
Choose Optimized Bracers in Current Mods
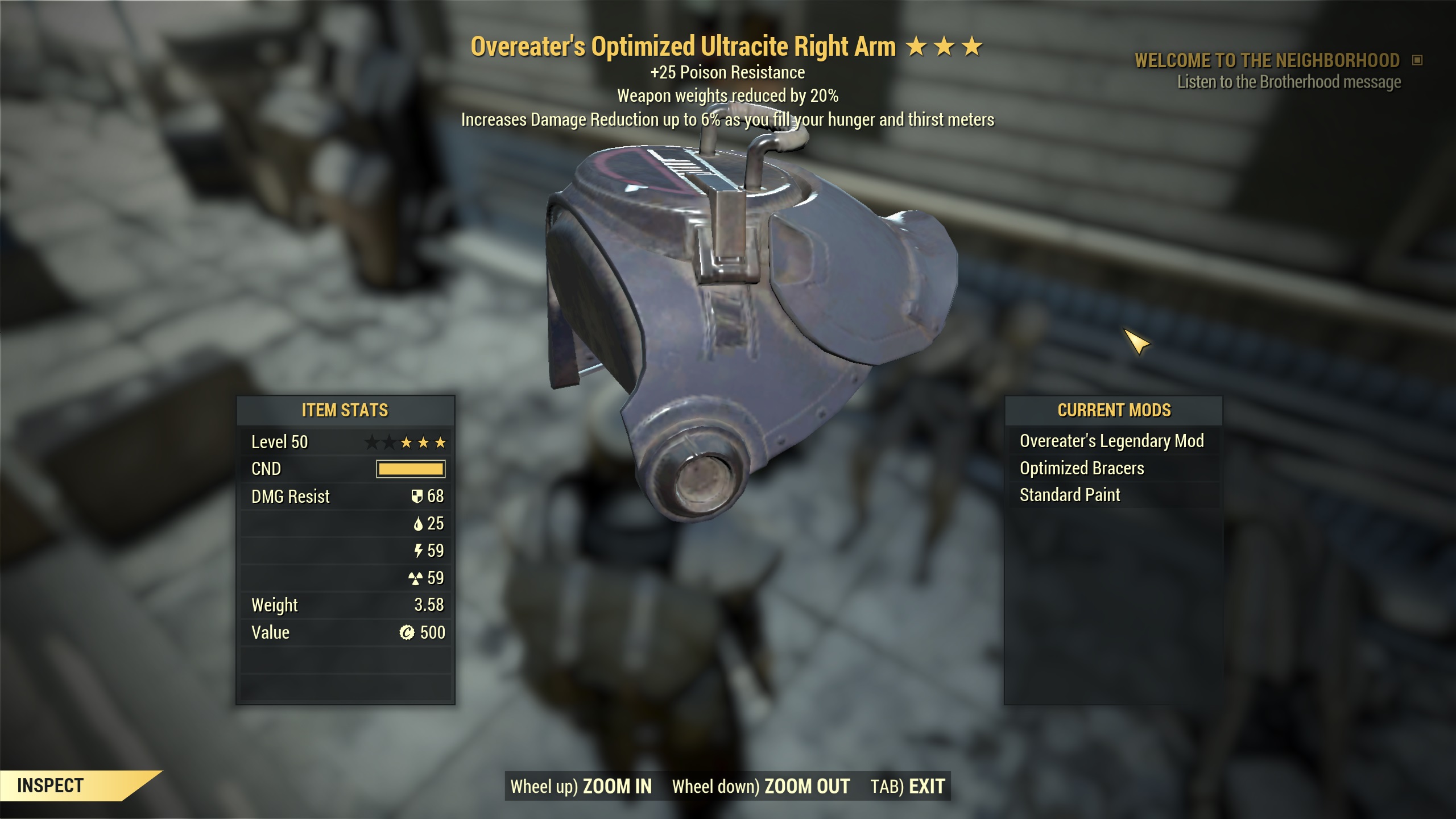tap(1082, 469)
